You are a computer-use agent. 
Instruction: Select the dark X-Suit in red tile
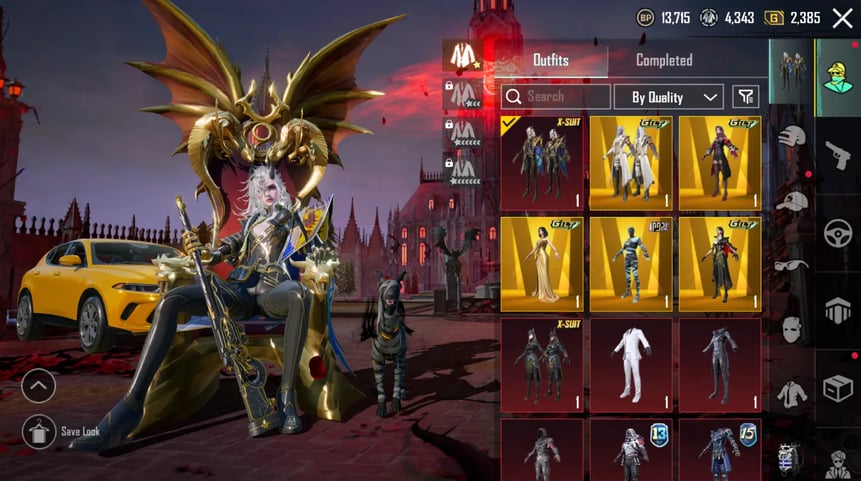coord(541,365)
